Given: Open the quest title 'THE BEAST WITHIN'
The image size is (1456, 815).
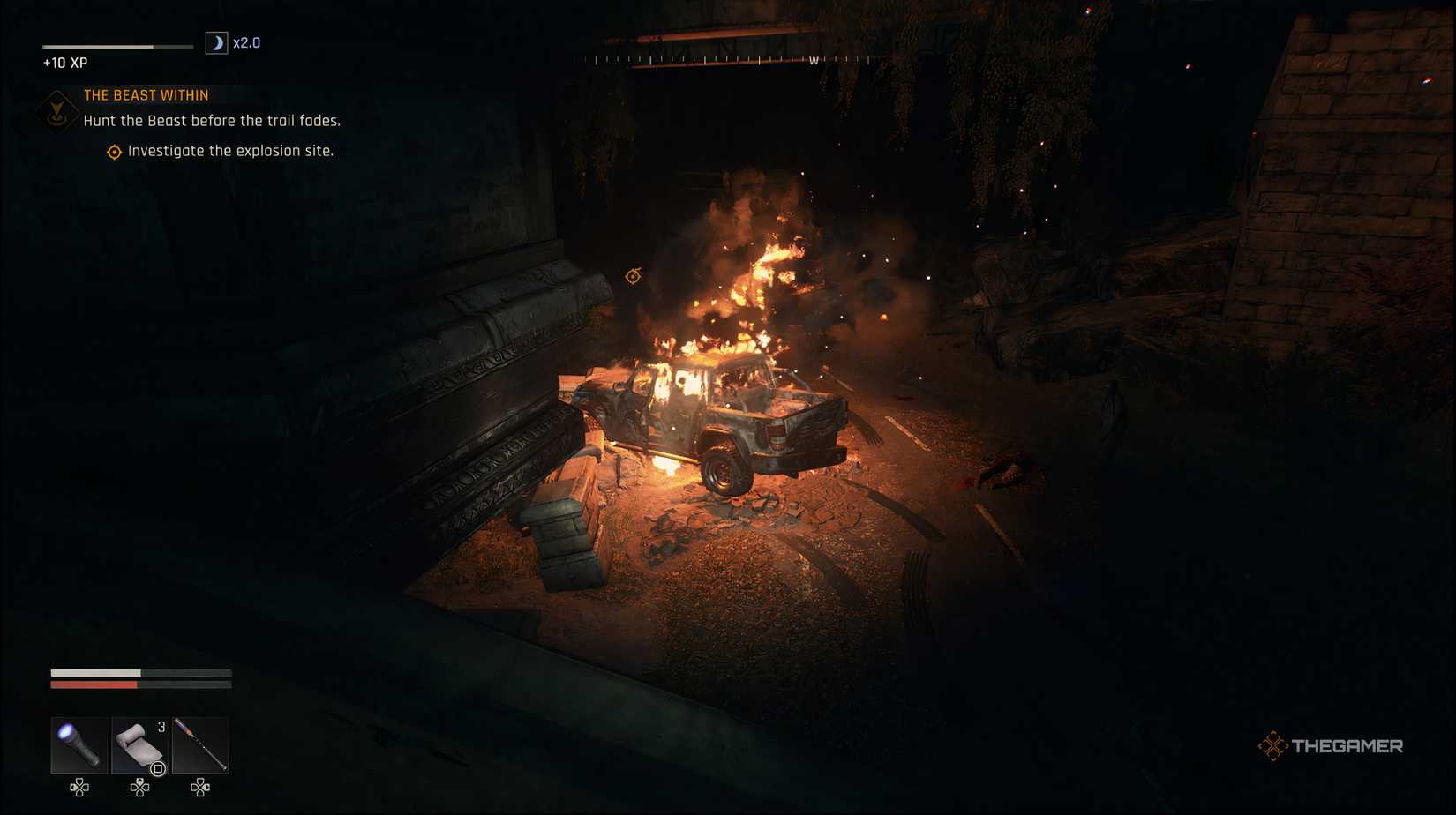Looking at the screenshot, I should click(x=146, y=94).
